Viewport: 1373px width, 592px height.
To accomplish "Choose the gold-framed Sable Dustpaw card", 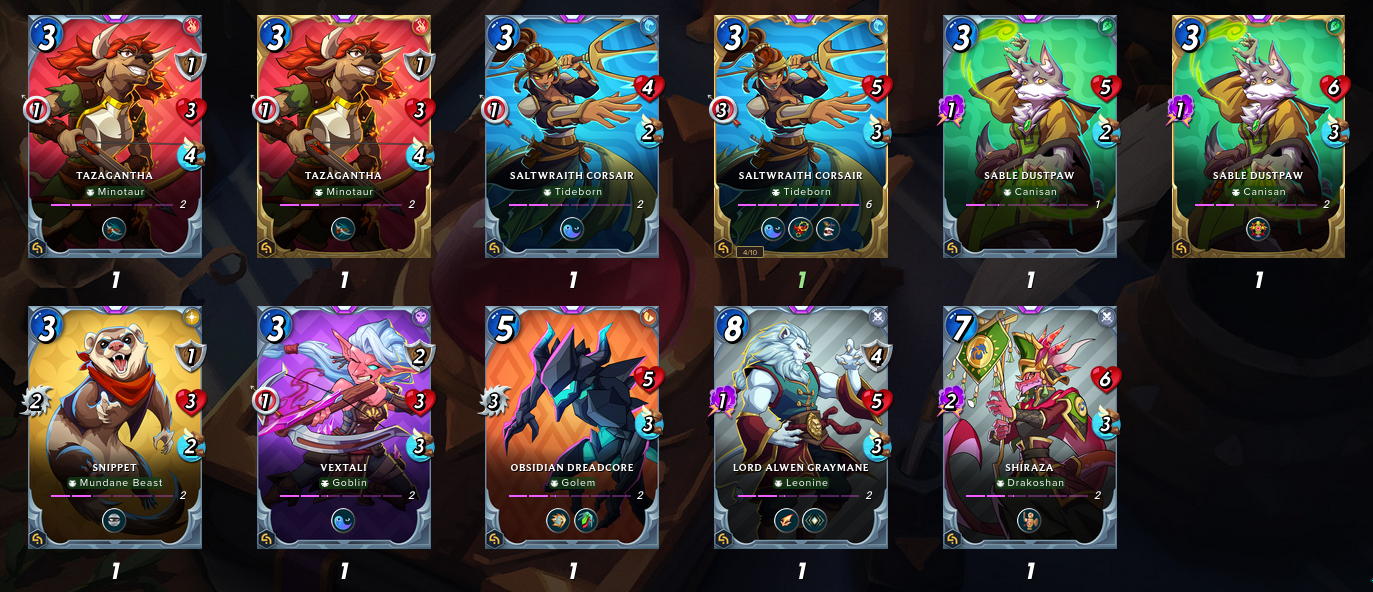I will coord(1259,135).
